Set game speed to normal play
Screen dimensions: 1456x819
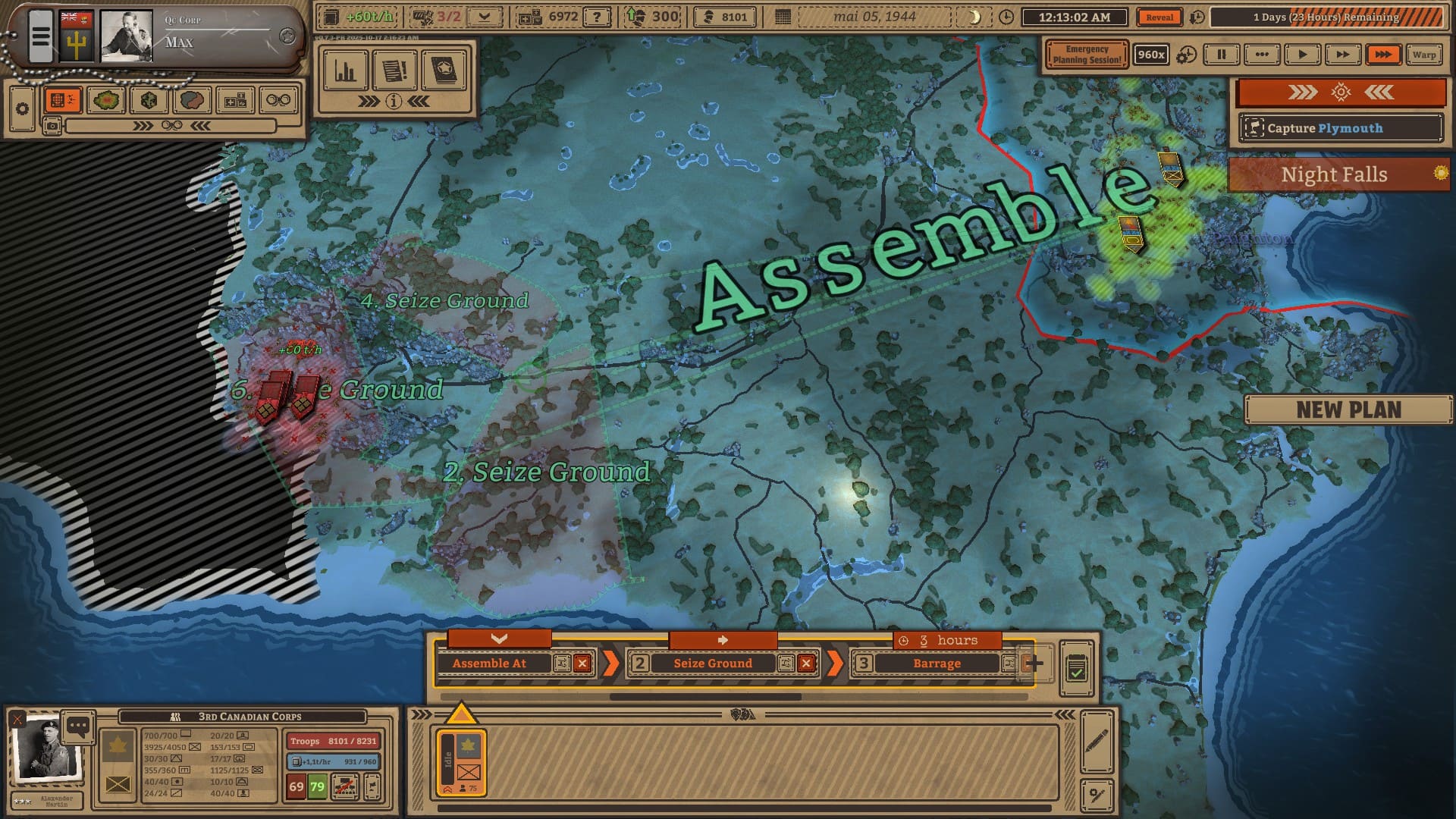pyautogui.click(x=1302, y=55)
